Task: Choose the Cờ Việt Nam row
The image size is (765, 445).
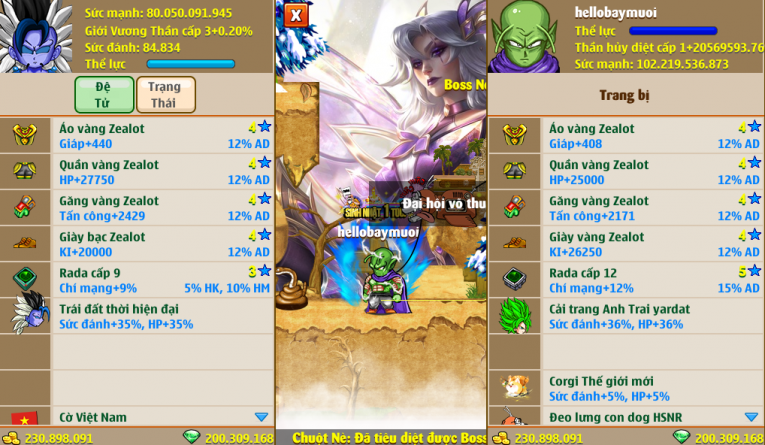Action: point(160,417)
